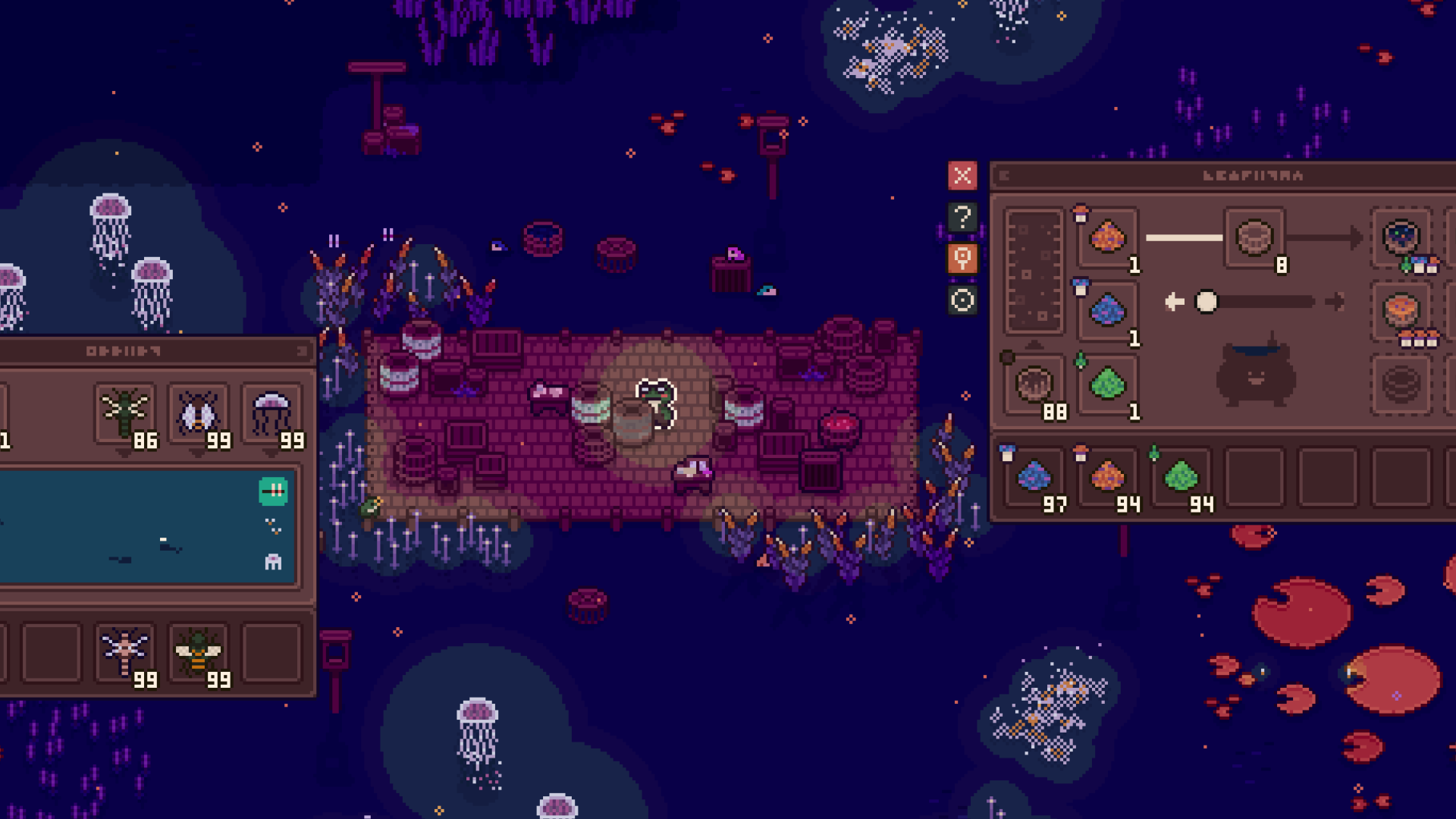
Task: Pause the tank preview with green pause toggle
Action: pyautogui.click(x=271, y=491)
